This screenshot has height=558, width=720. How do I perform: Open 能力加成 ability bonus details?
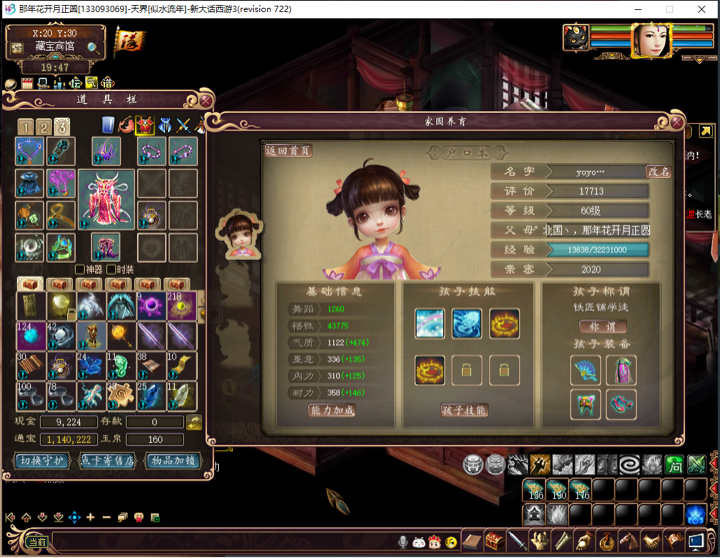[331, 410]
